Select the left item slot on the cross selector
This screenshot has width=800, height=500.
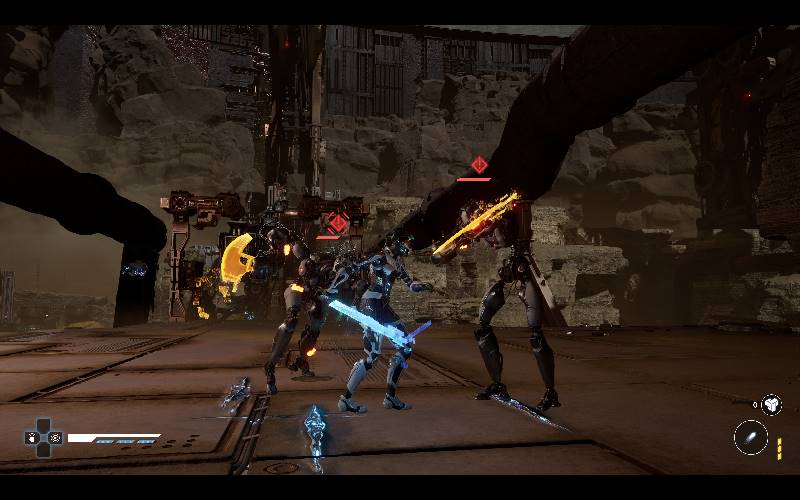pyautogui.click(x=31, y=438)
